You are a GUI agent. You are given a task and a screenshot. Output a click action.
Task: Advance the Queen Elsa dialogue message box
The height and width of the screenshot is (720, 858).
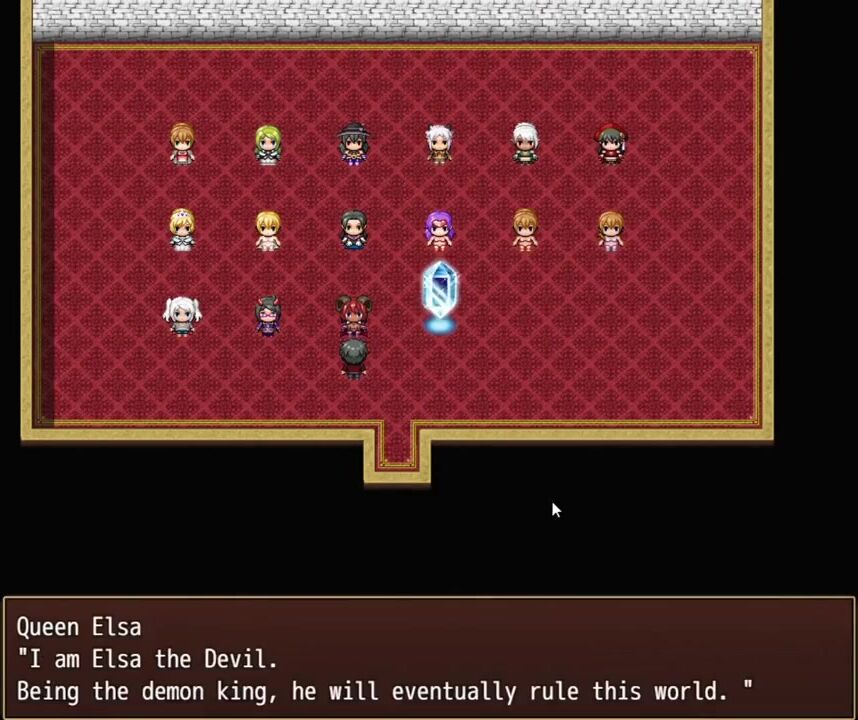point(429,658)
